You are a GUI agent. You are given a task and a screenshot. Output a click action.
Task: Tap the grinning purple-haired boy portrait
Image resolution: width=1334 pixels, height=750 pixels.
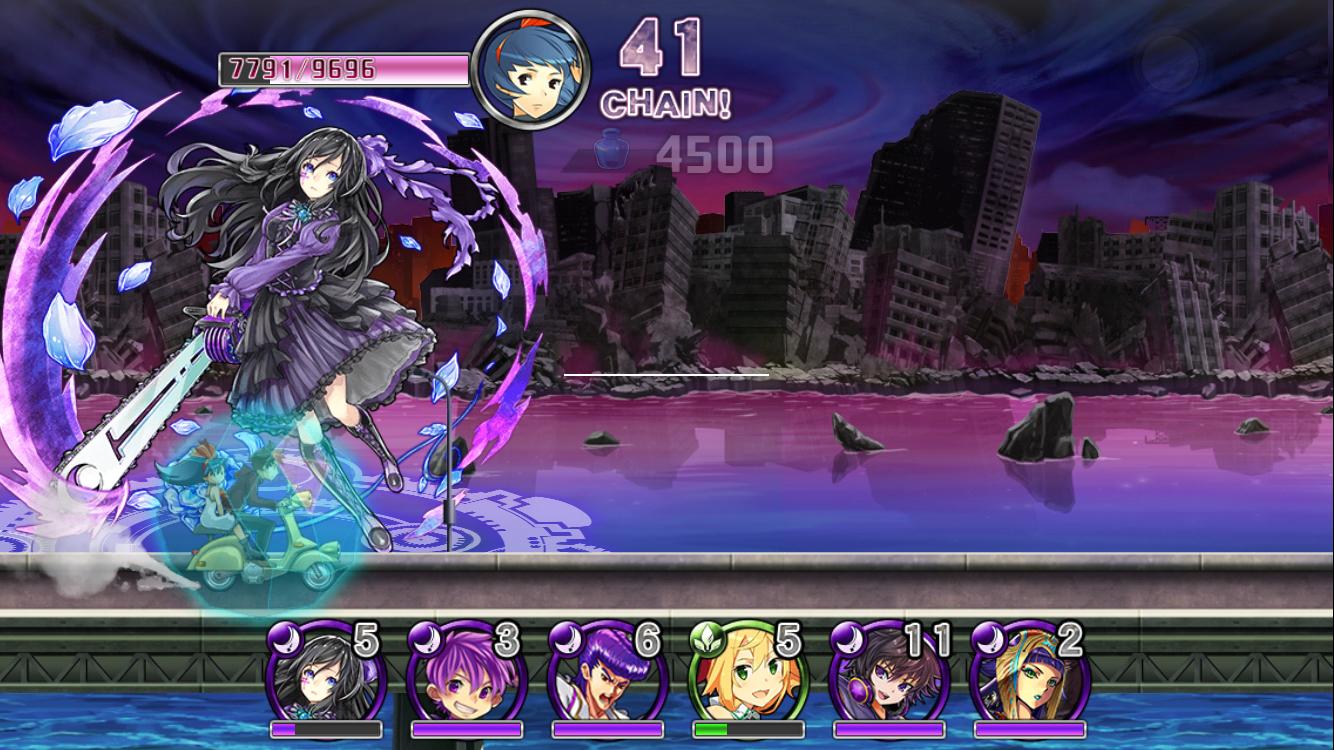tap(466, 672)
